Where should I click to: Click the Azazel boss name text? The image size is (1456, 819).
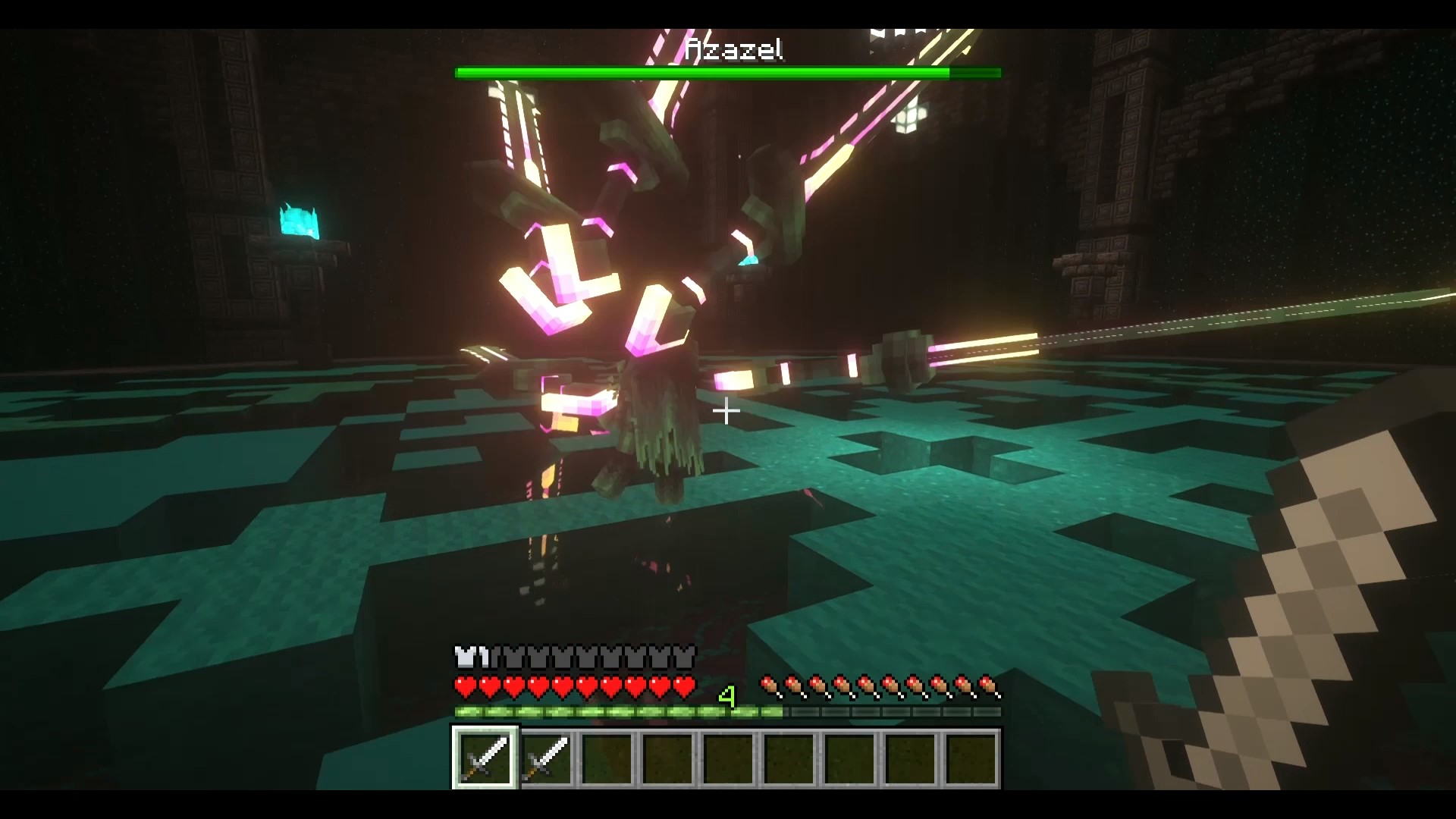tap(733, 49)
